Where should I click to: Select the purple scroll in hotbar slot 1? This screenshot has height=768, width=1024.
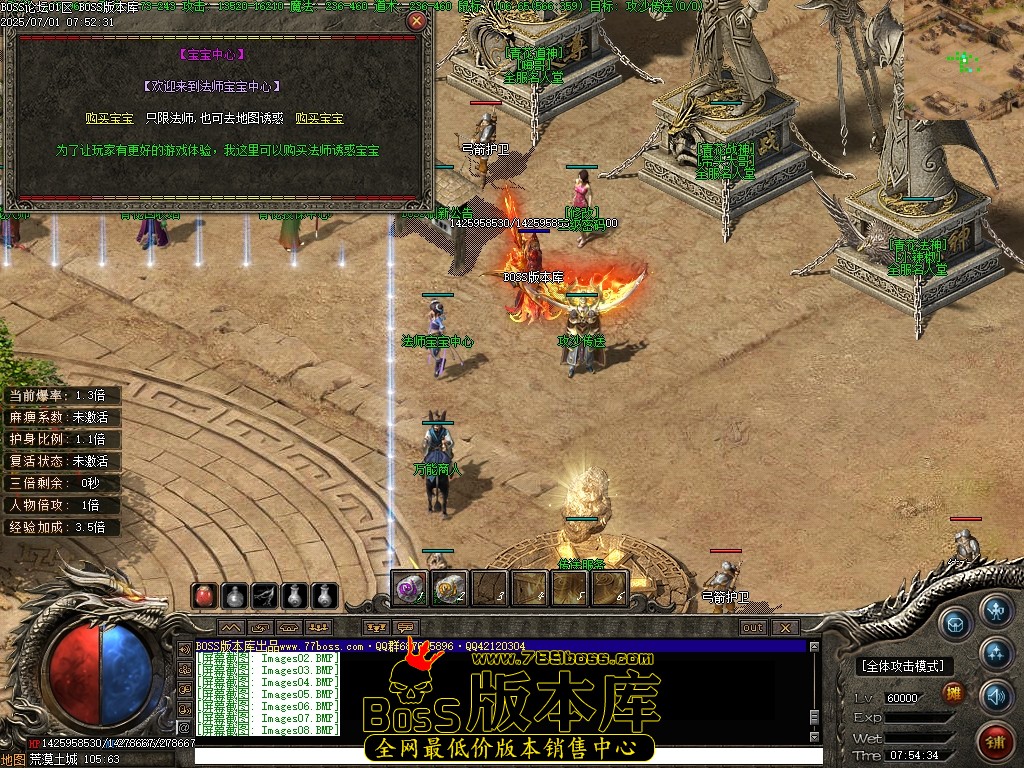410,589
